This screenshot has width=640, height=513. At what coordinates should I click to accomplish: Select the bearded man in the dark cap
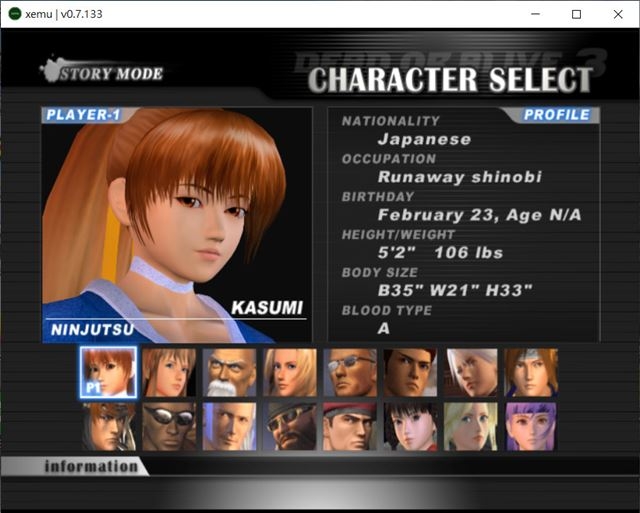click(x=290, y=426)
